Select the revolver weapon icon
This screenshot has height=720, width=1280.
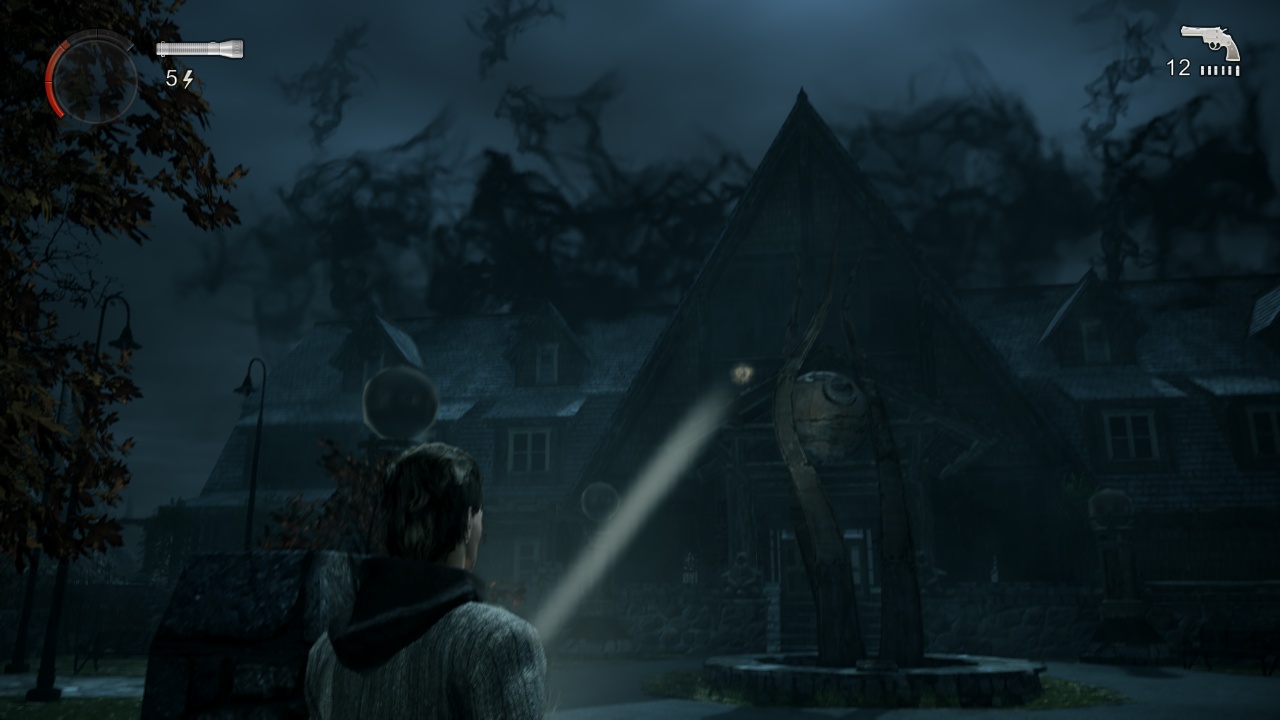[x=1210, y=42]
